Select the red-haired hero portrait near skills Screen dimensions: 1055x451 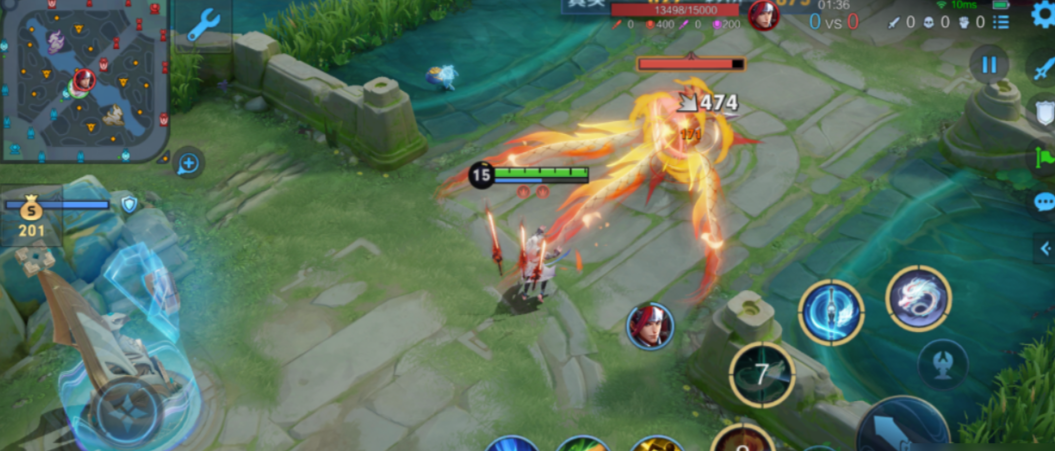(651, 326)
